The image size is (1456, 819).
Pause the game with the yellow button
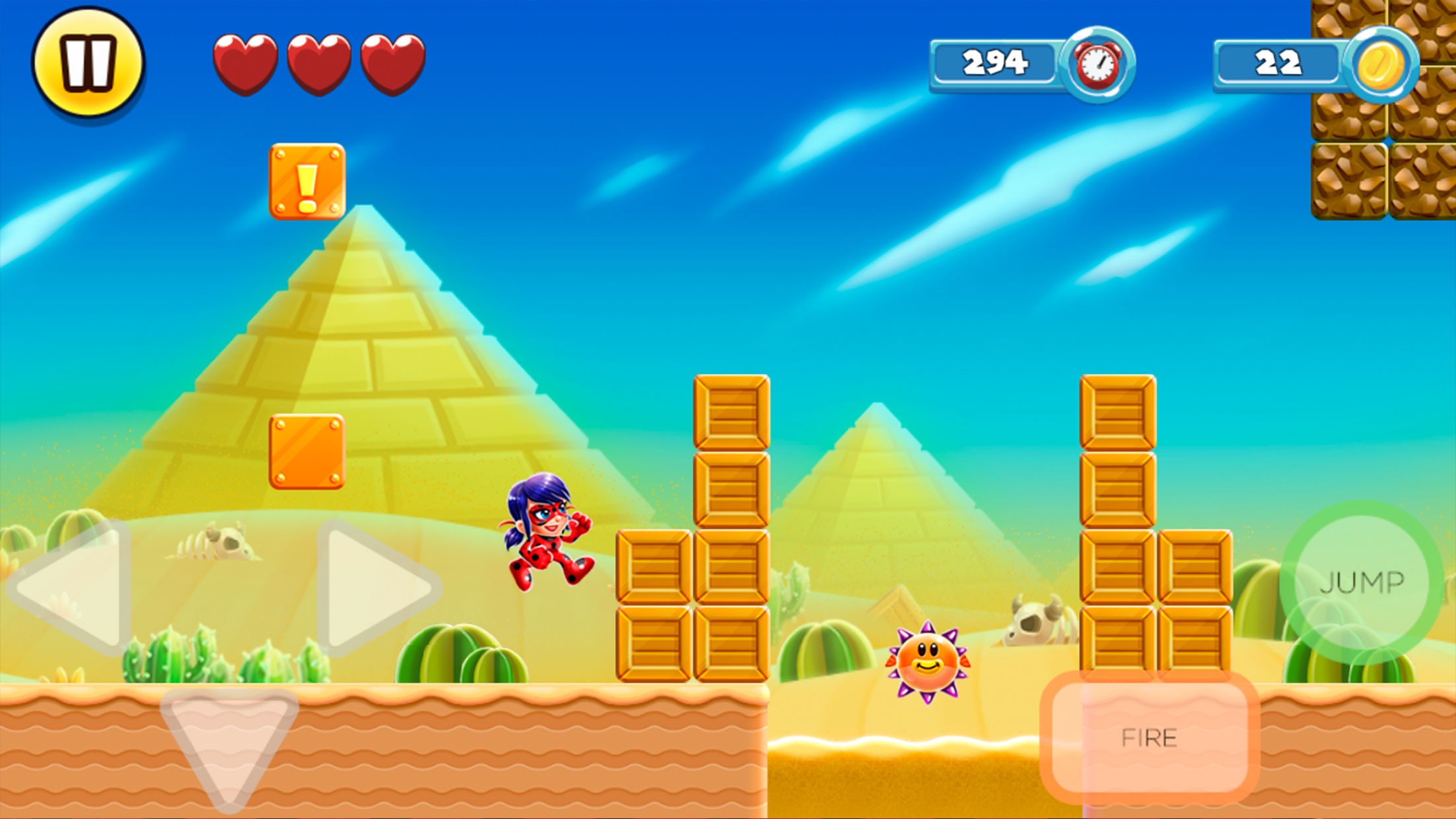[x=88, y=61]
